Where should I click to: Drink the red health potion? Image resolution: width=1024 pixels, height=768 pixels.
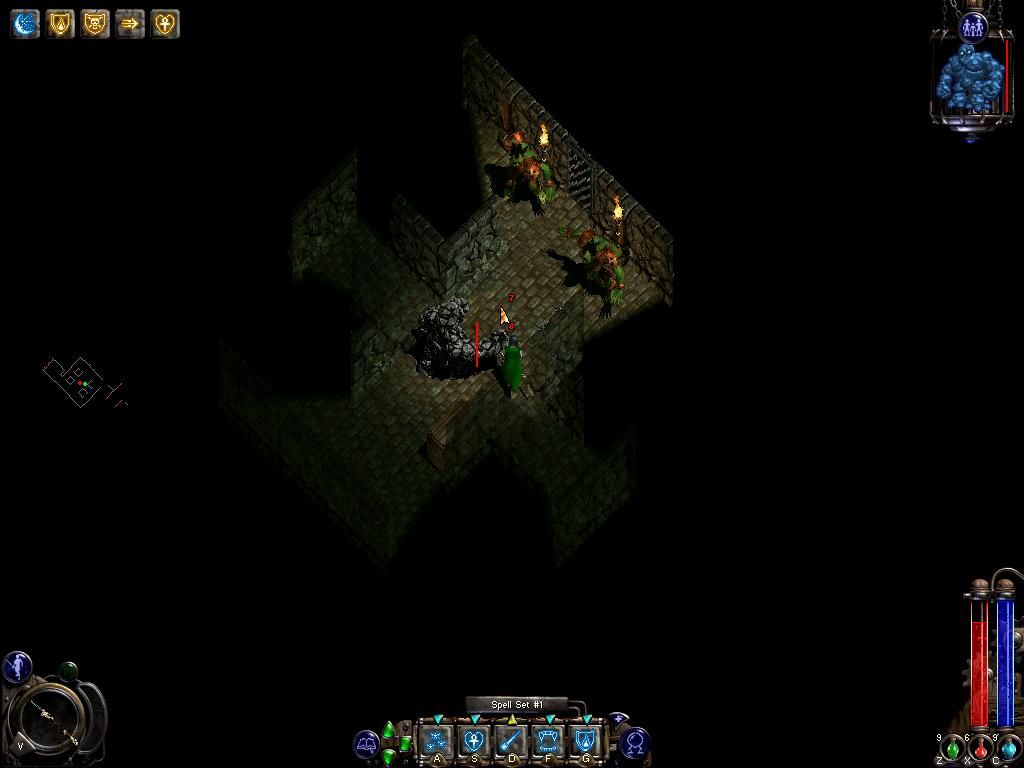pos(981,749)
